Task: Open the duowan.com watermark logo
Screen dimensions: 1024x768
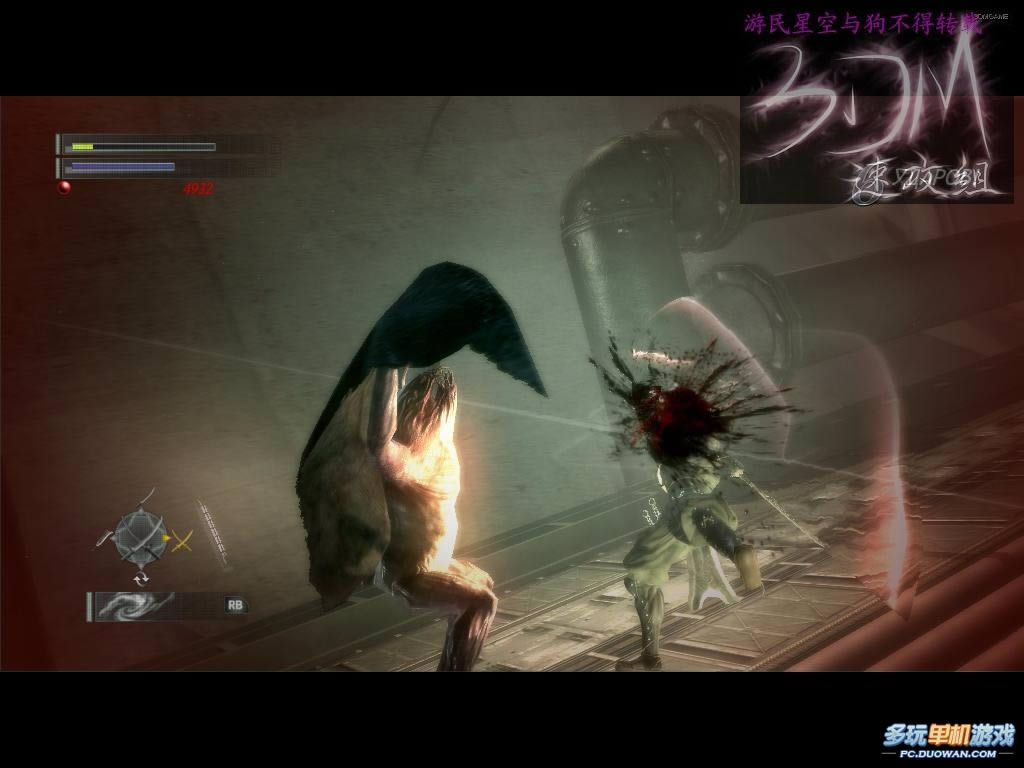Action: point(948,741)
